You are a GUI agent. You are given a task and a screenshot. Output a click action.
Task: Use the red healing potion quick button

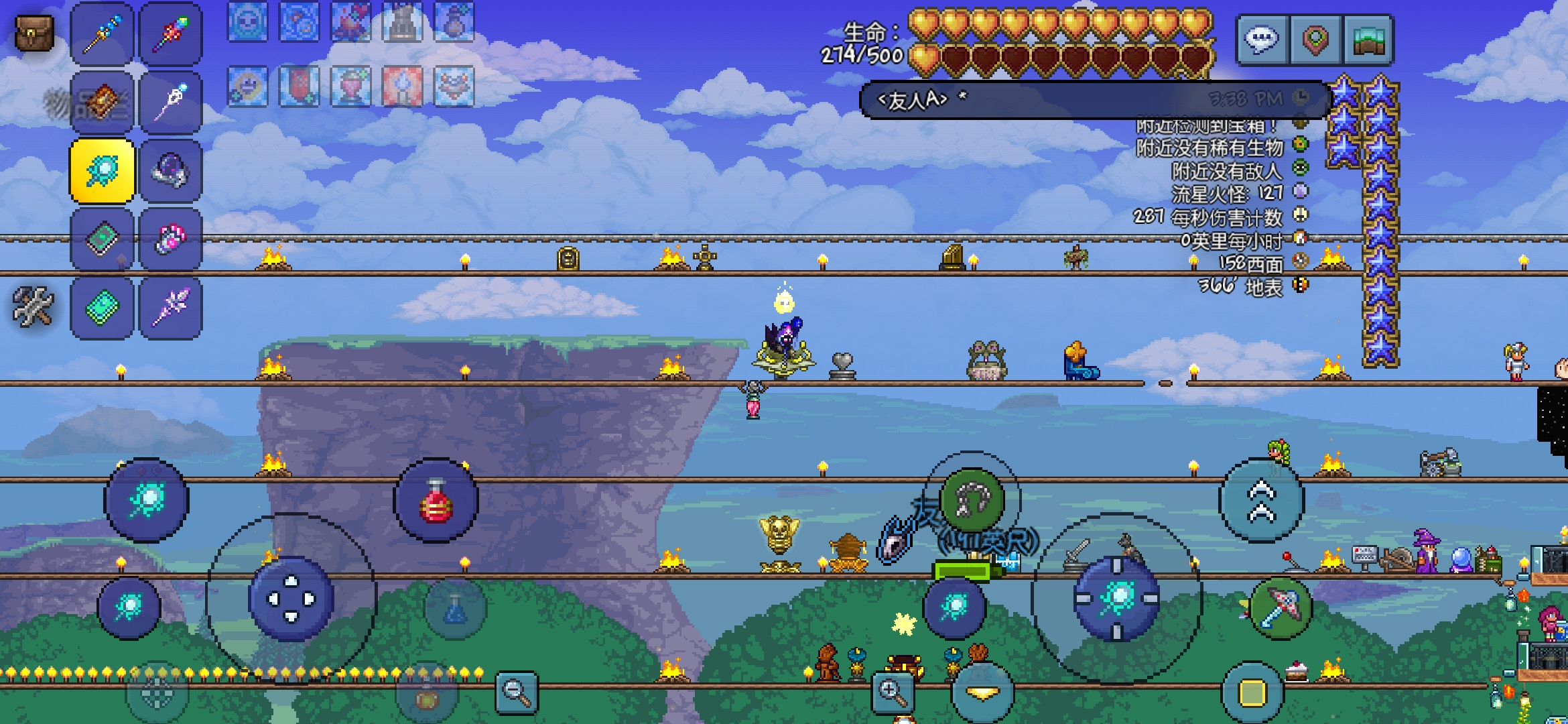(436, 501)
